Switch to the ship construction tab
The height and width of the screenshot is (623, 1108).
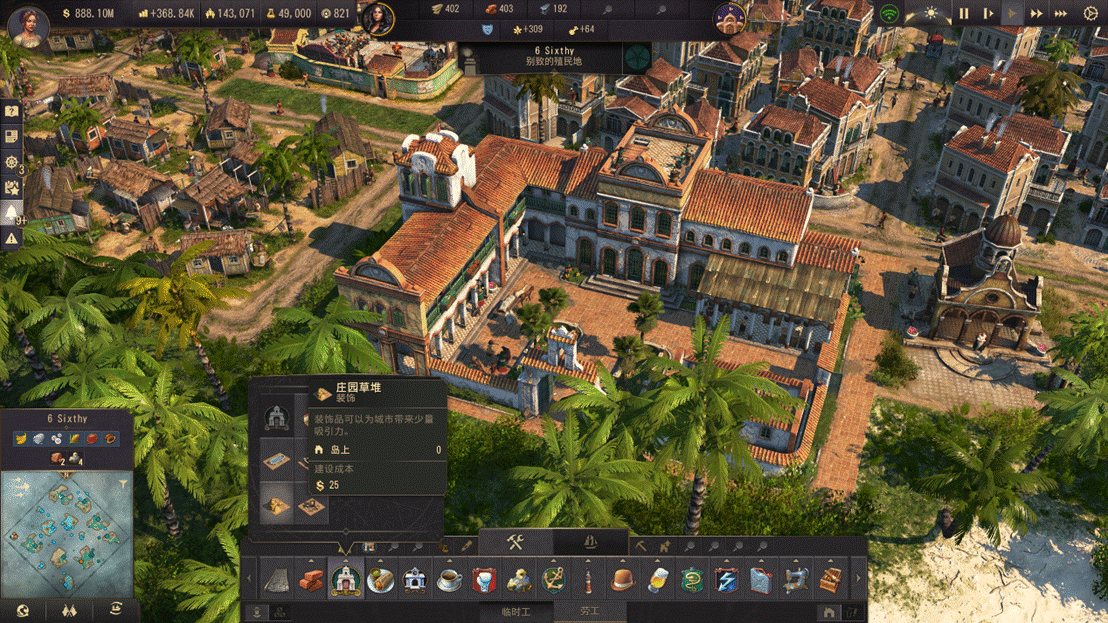[x=590, y=543]
